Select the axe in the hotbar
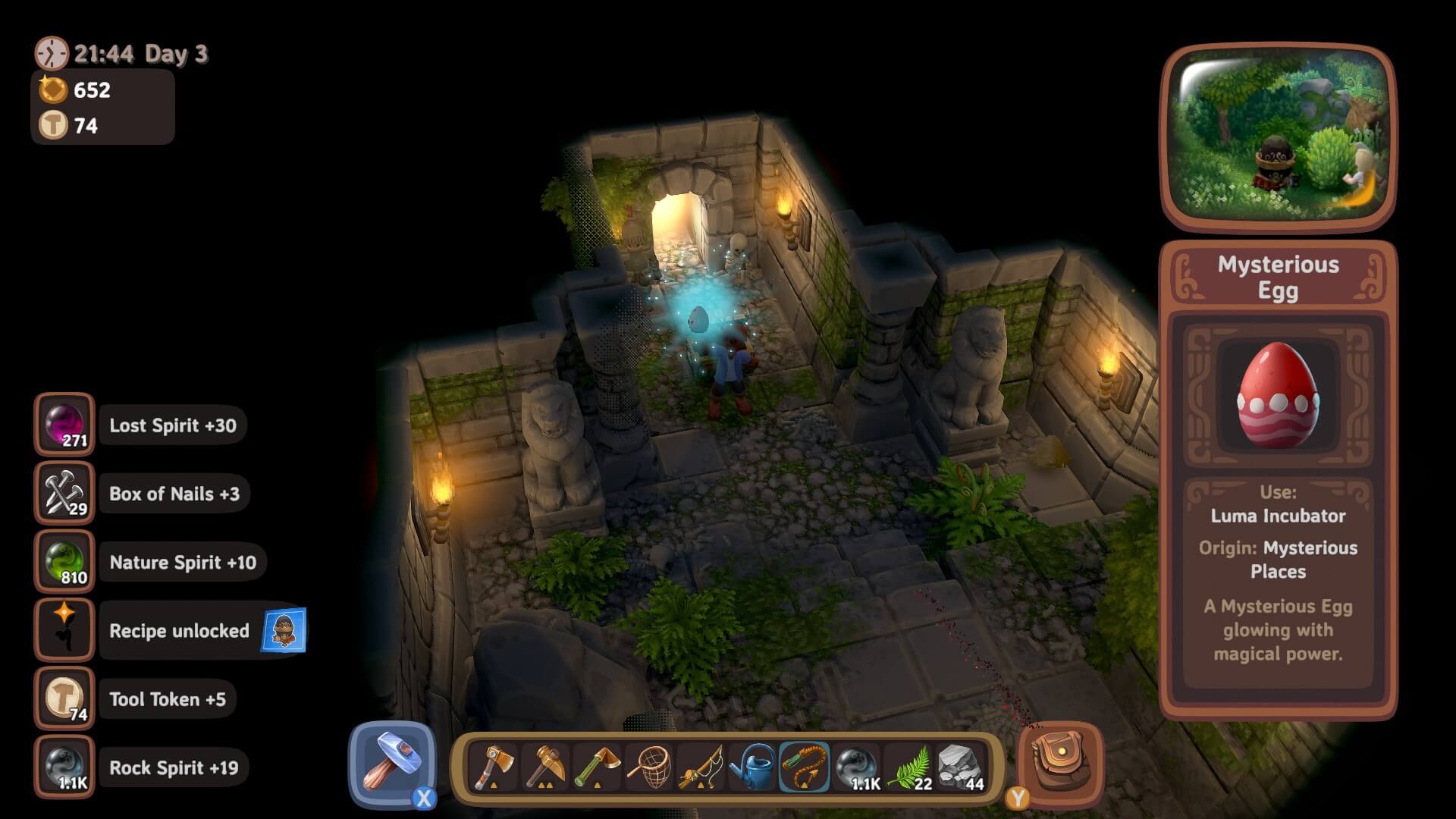This screenshot has height=819, width=1456. click(x=494, y=767)
